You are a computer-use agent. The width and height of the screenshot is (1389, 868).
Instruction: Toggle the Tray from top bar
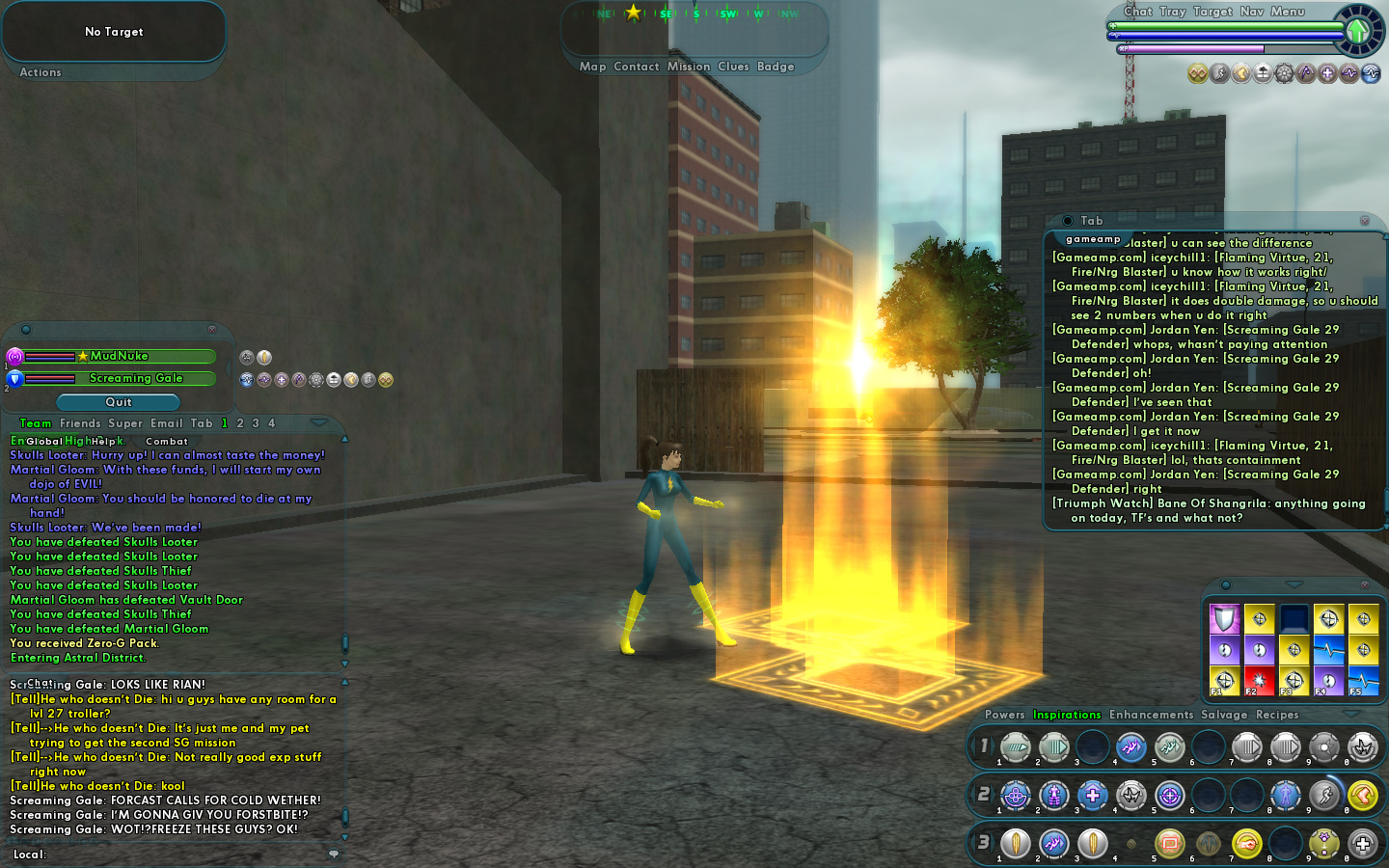click(1173, 12)
